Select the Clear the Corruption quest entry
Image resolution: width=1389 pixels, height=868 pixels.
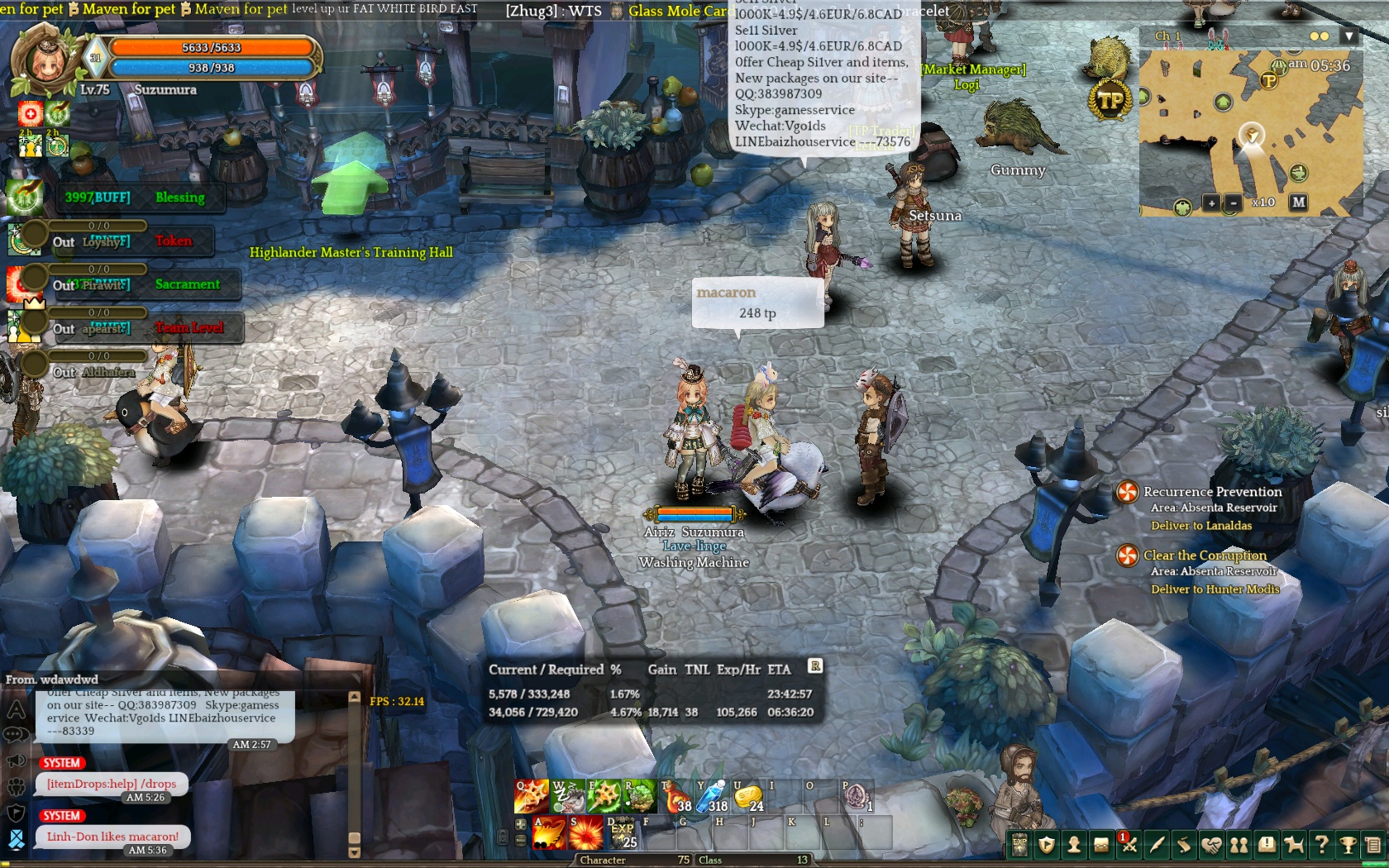(1204, 556)
